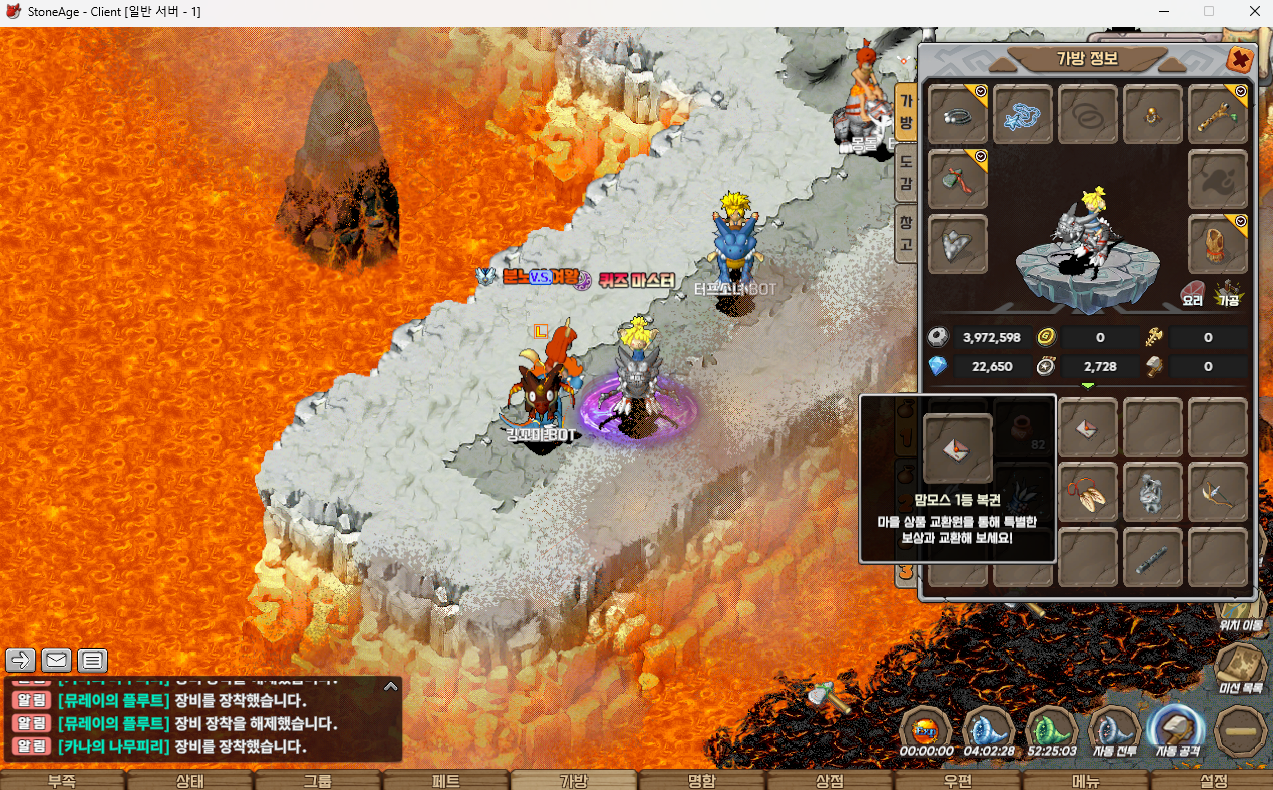1273x790 pixels.
Task: Open the 상점 shop menu
Action: tap(830, 781)
